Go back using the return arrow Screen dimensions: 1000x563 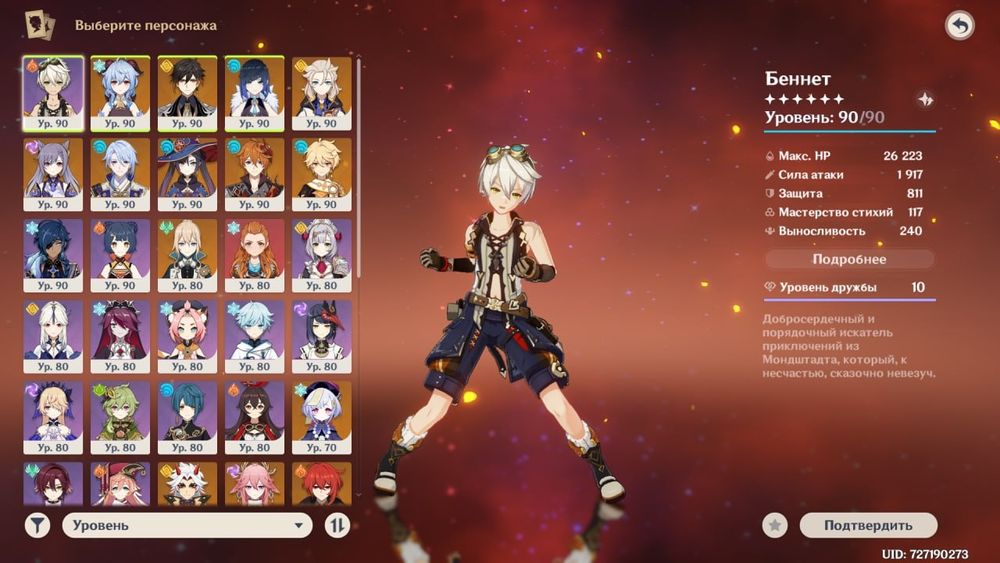(x=959, y=26)
